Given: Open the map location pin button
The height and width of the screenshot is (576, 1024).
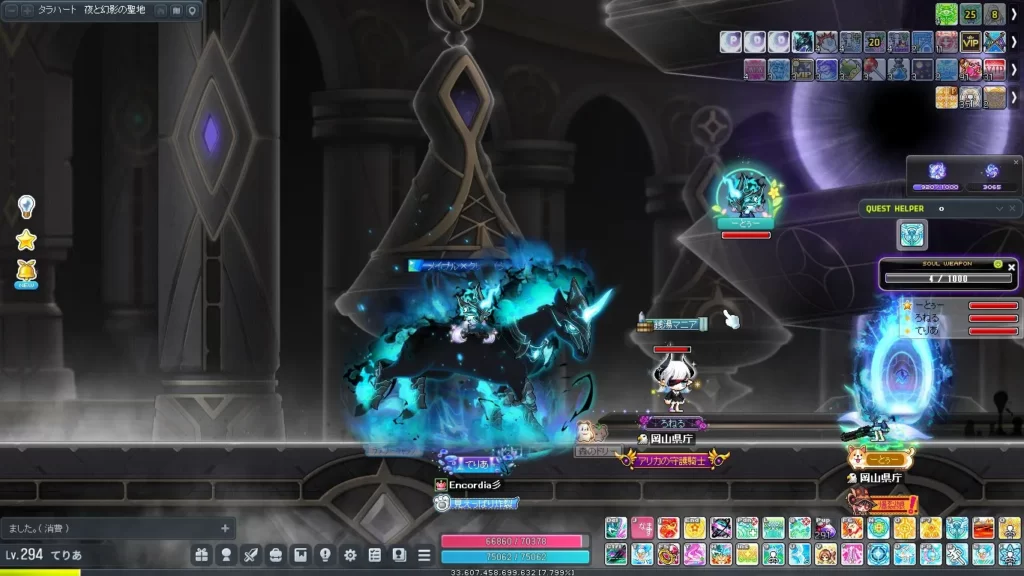Looking at the screenshot, I should tap(193, 11).
